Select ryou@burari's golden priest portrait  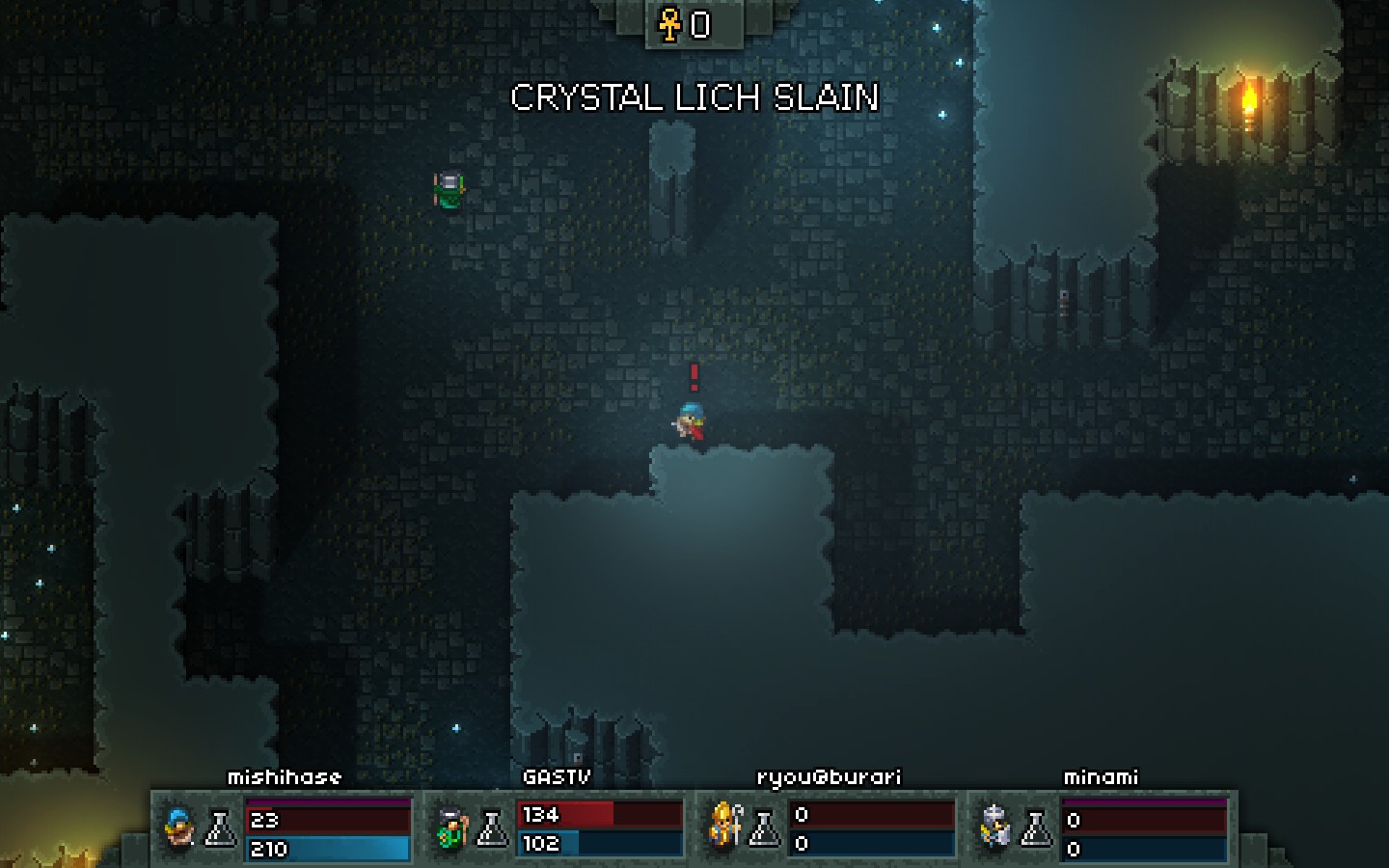click(x=724, y=826)
